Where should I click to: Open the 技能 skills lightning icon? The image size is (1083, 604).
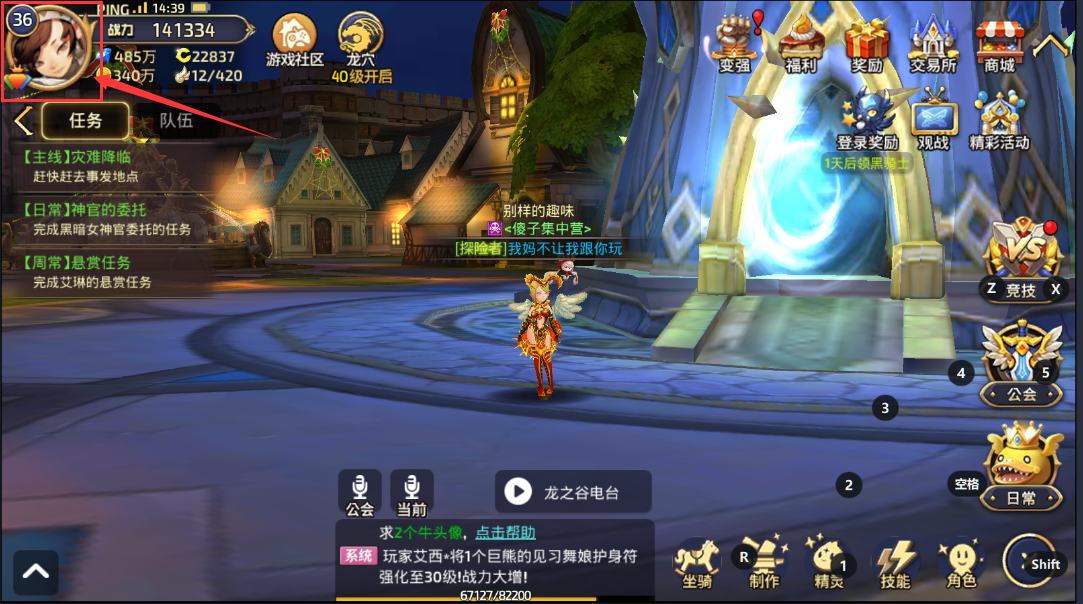pyautogui.click(x=895, y=562)
